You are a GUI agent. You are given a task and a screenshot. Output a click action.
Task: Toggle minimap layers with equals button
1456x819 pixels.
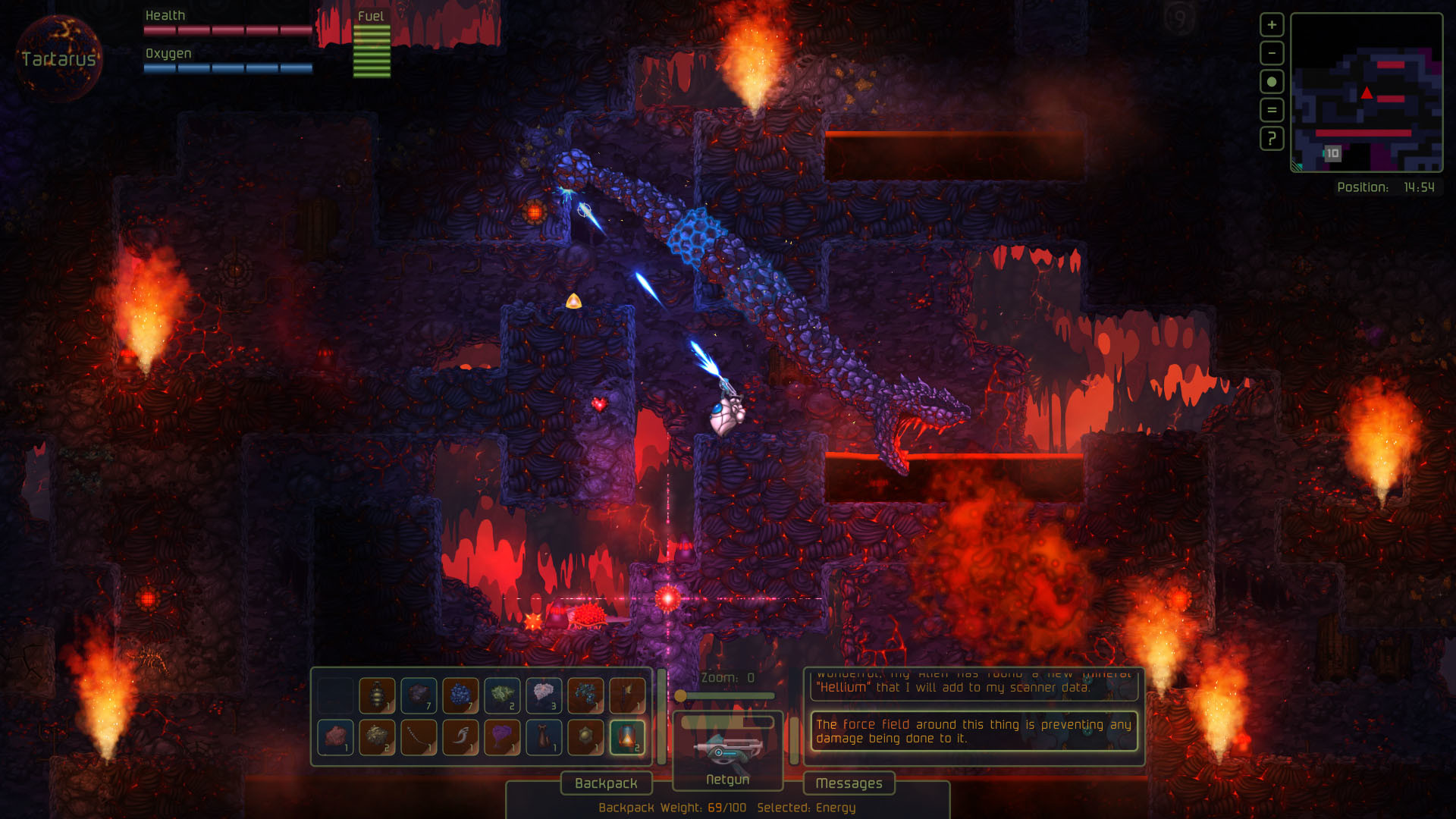[x=1271, y=110]
